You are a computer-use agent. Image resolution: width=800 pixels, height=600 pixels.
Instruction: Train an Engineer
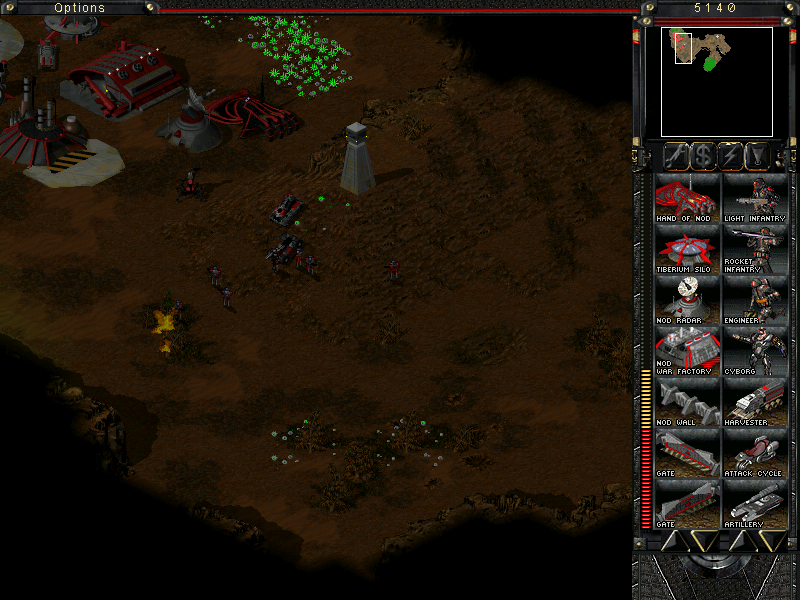[x=755, y=300]
